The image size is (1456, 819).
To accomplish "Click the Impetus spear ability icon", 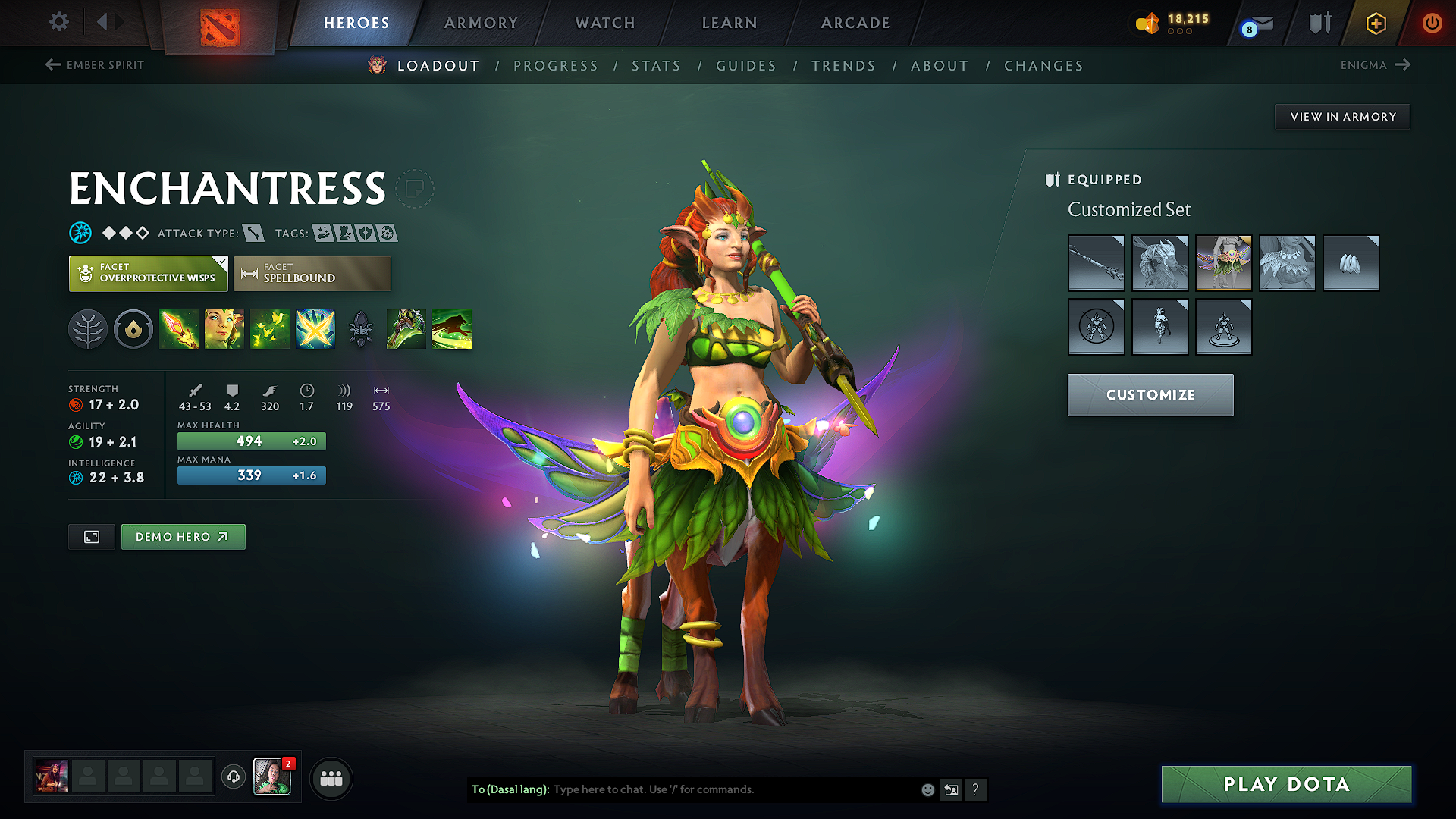I will tap(179, 328).
